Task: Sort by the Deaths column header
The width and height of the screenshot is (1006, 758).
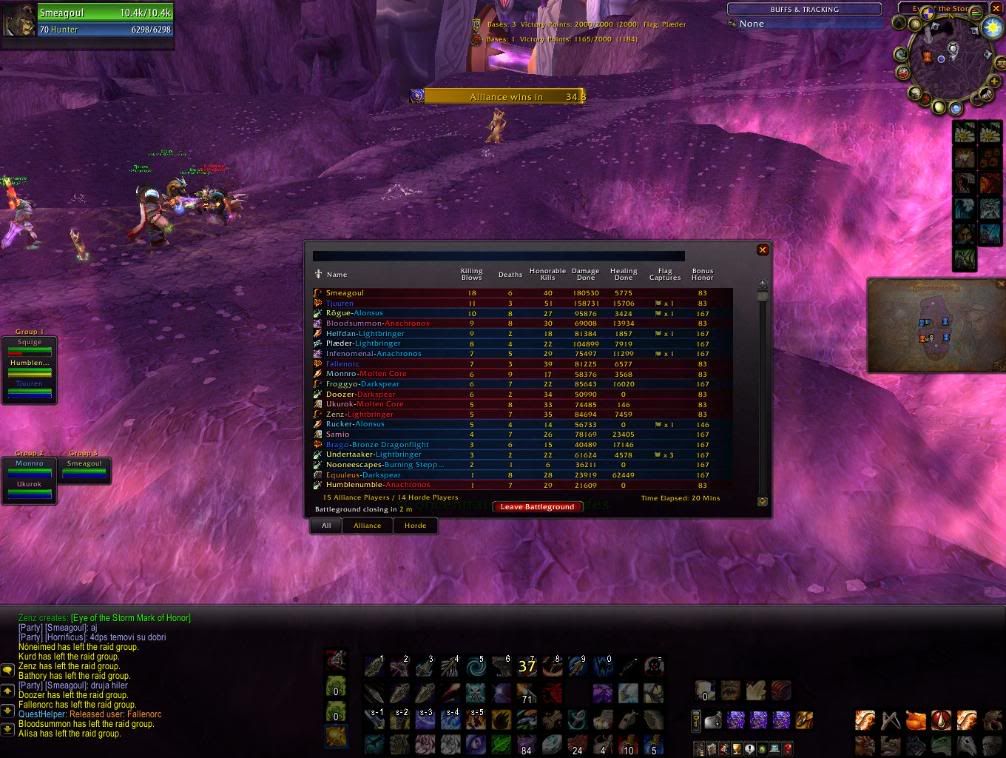Action: [510, 274]
